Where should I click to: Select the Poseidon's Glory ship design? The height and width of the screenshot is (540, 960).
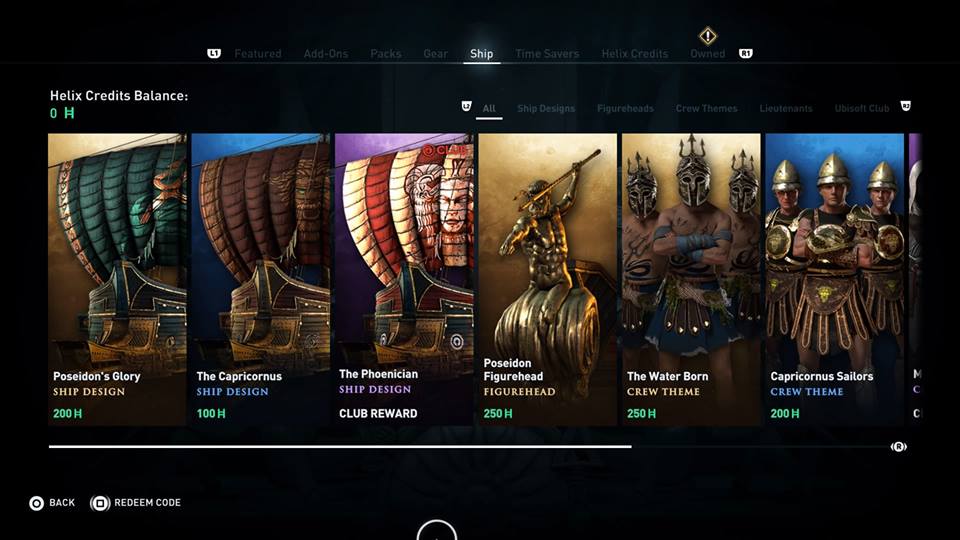pos(117,280)
